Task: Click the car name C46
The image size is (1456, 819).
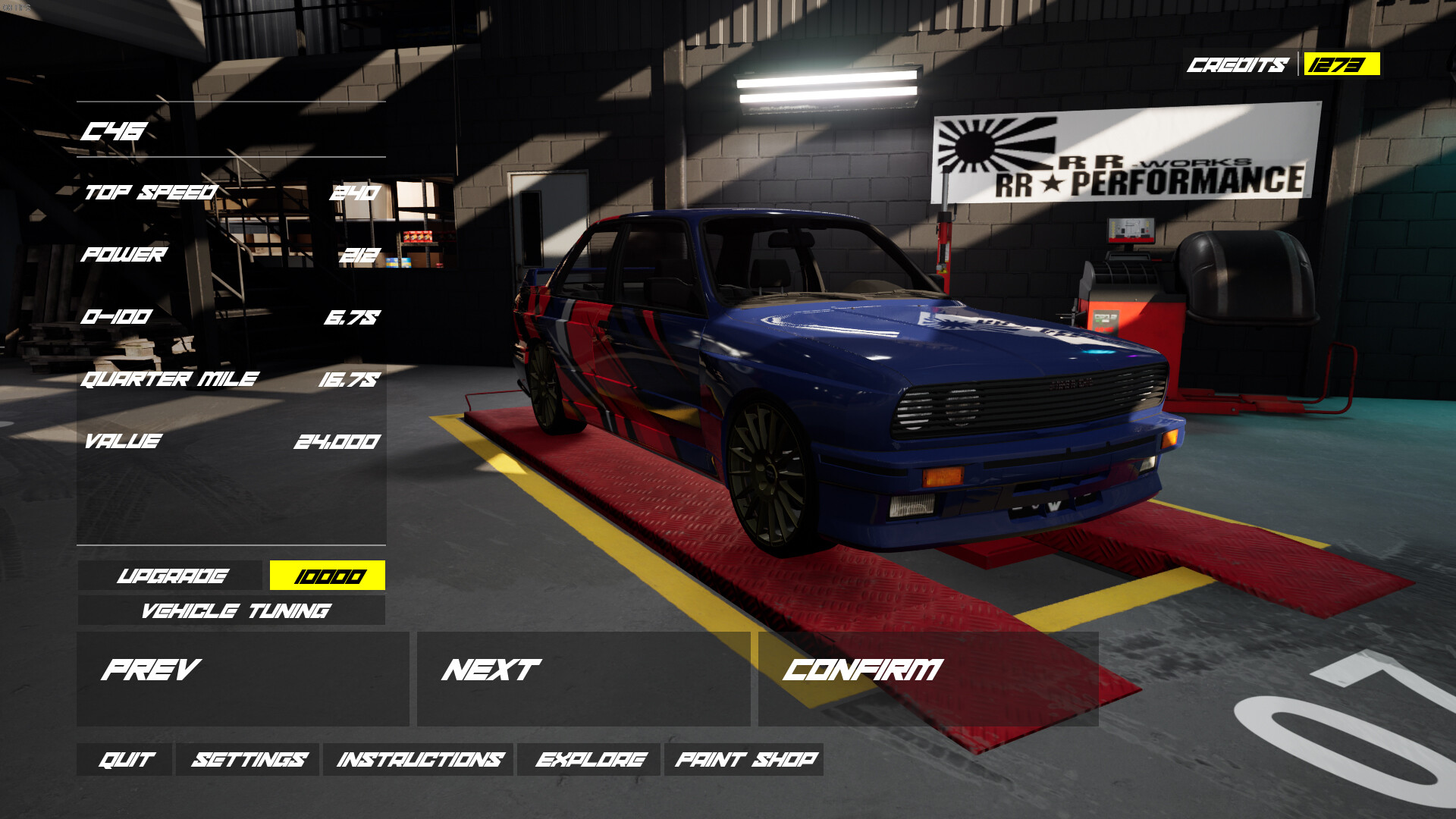Action: [x=114, y=130]
